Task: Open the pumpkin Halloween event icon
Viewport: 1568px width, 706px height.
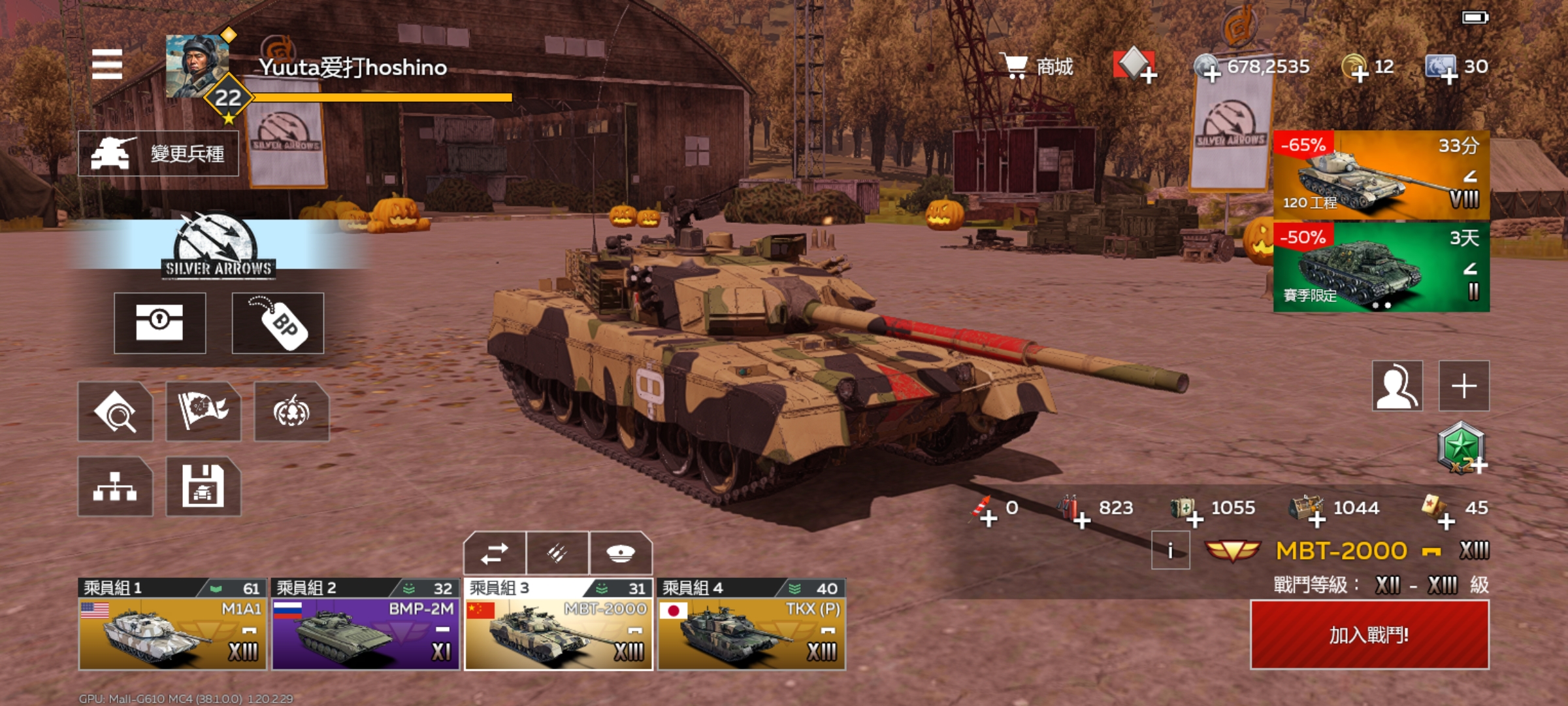Action: (291, 412)
